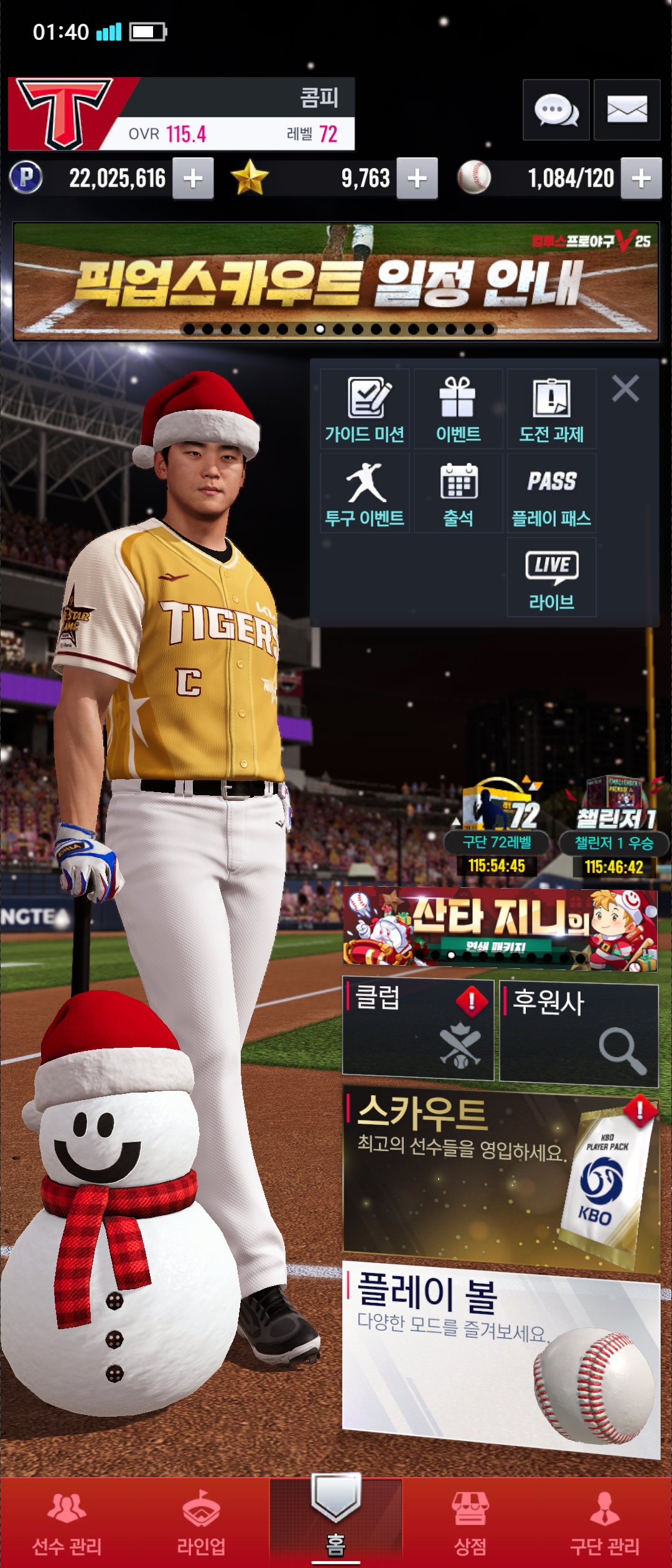
Task: Add more P points with plus button
Action: pos(193,179)
